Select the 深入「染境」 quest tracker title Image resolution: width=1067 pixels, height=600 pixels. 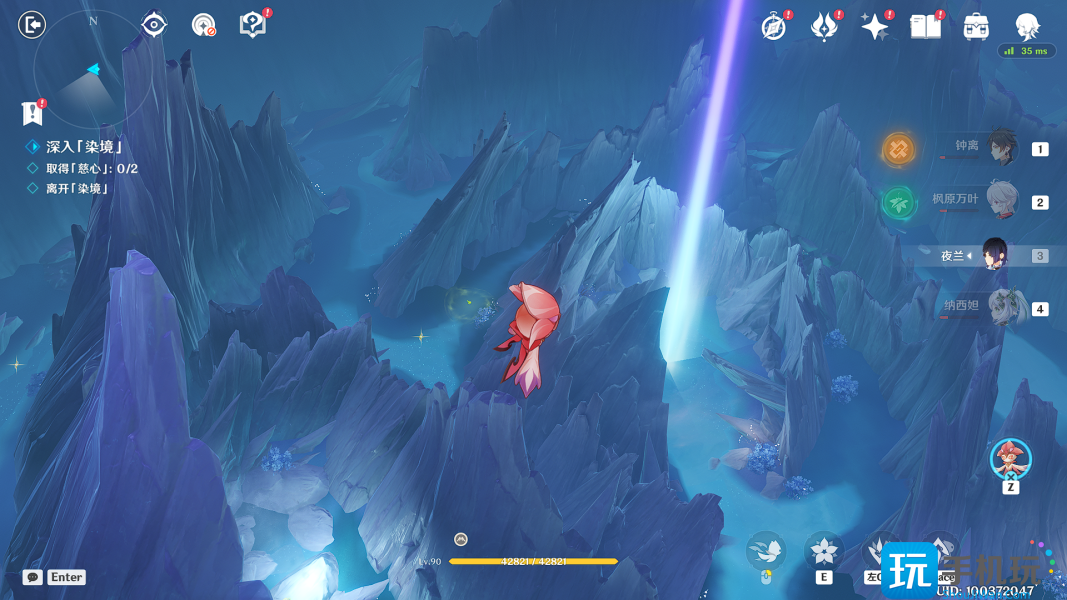click(x=84, y=147)
